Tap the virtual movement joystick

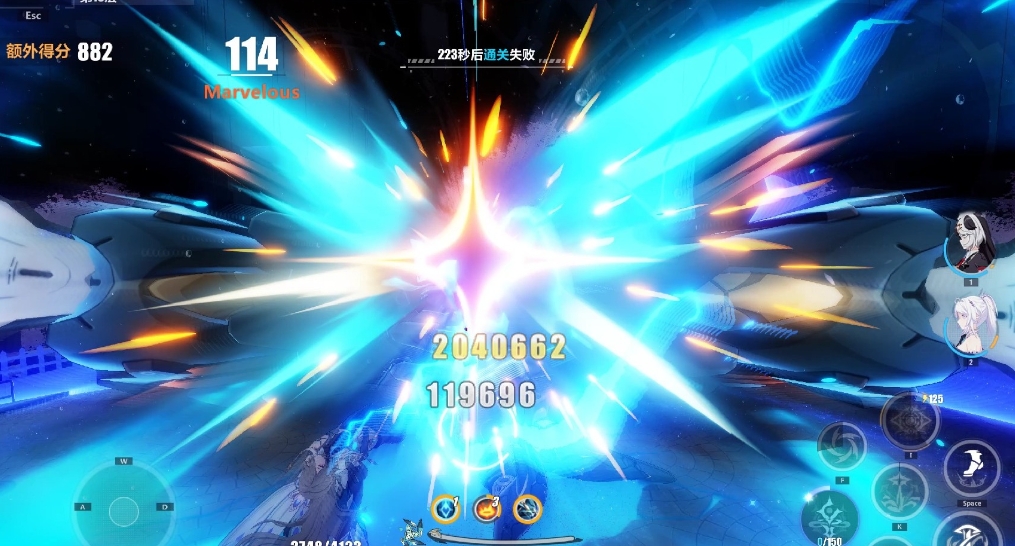pyautogui.click(x=124, y=508)
